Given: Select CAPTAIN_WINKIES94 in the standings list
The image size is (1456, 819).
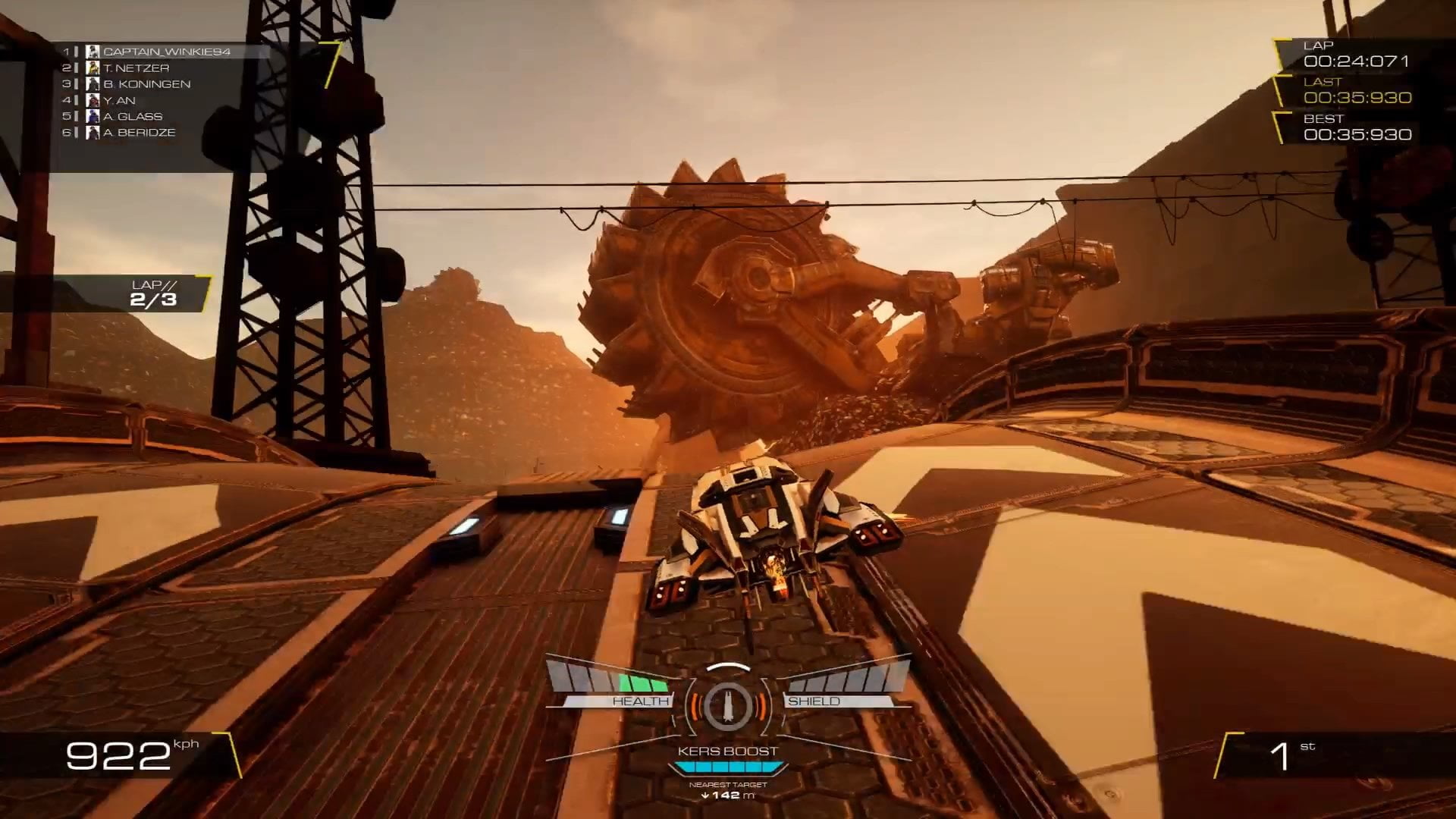Looking at the screenshot, I should click(x=166, y=52).
